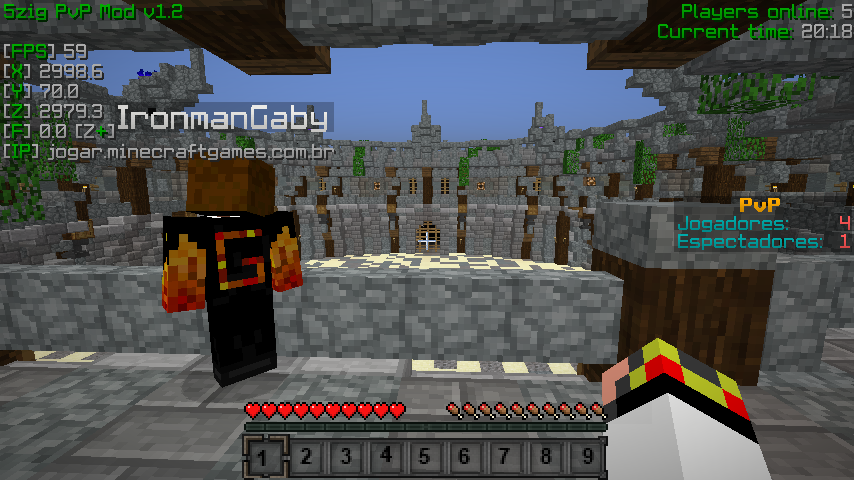
Task: Select hotbar slot 1
Action: point(265,458)
